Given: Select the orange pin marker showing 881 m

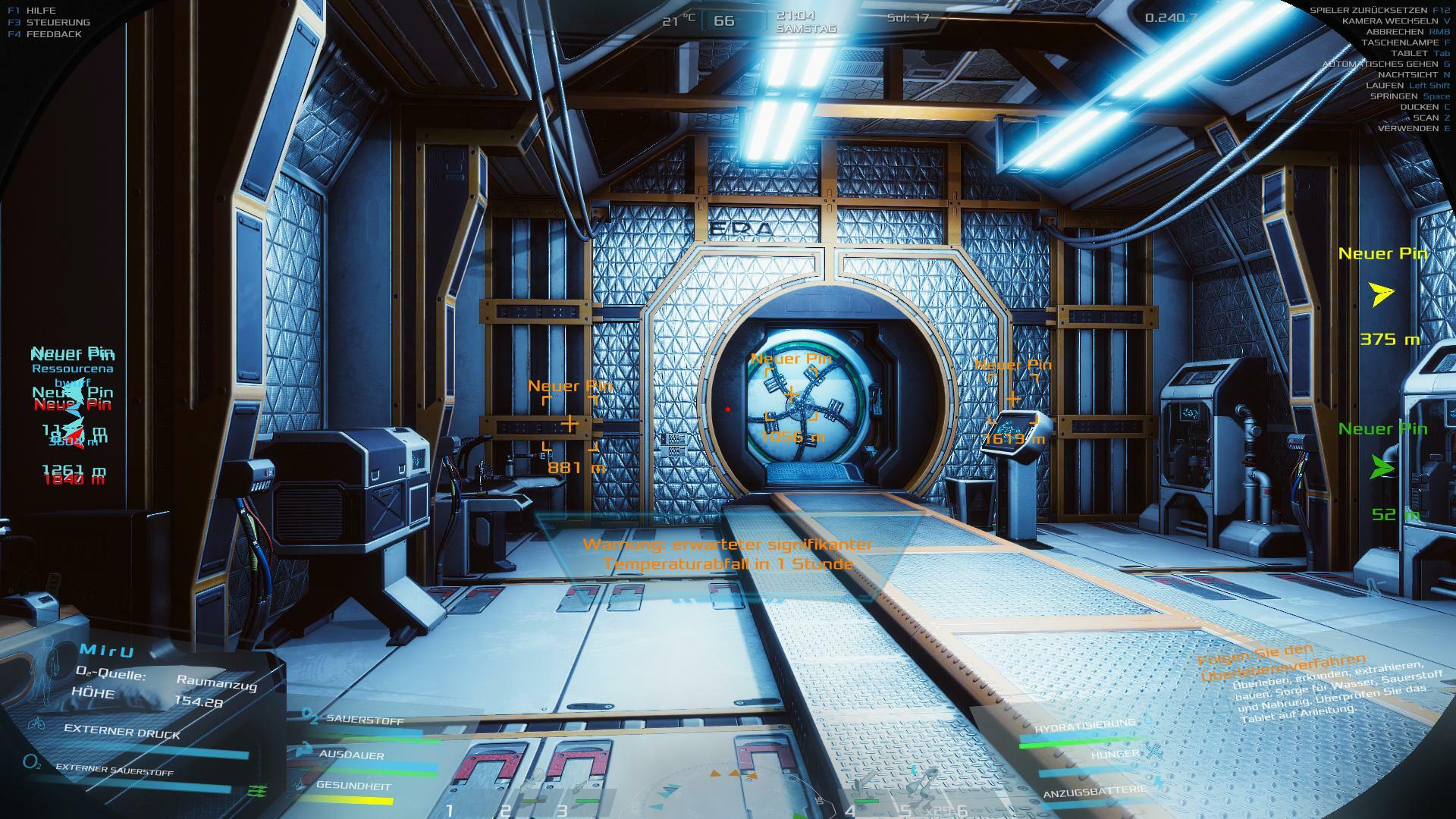Looking at the screenshot, I should click(570, 424).
